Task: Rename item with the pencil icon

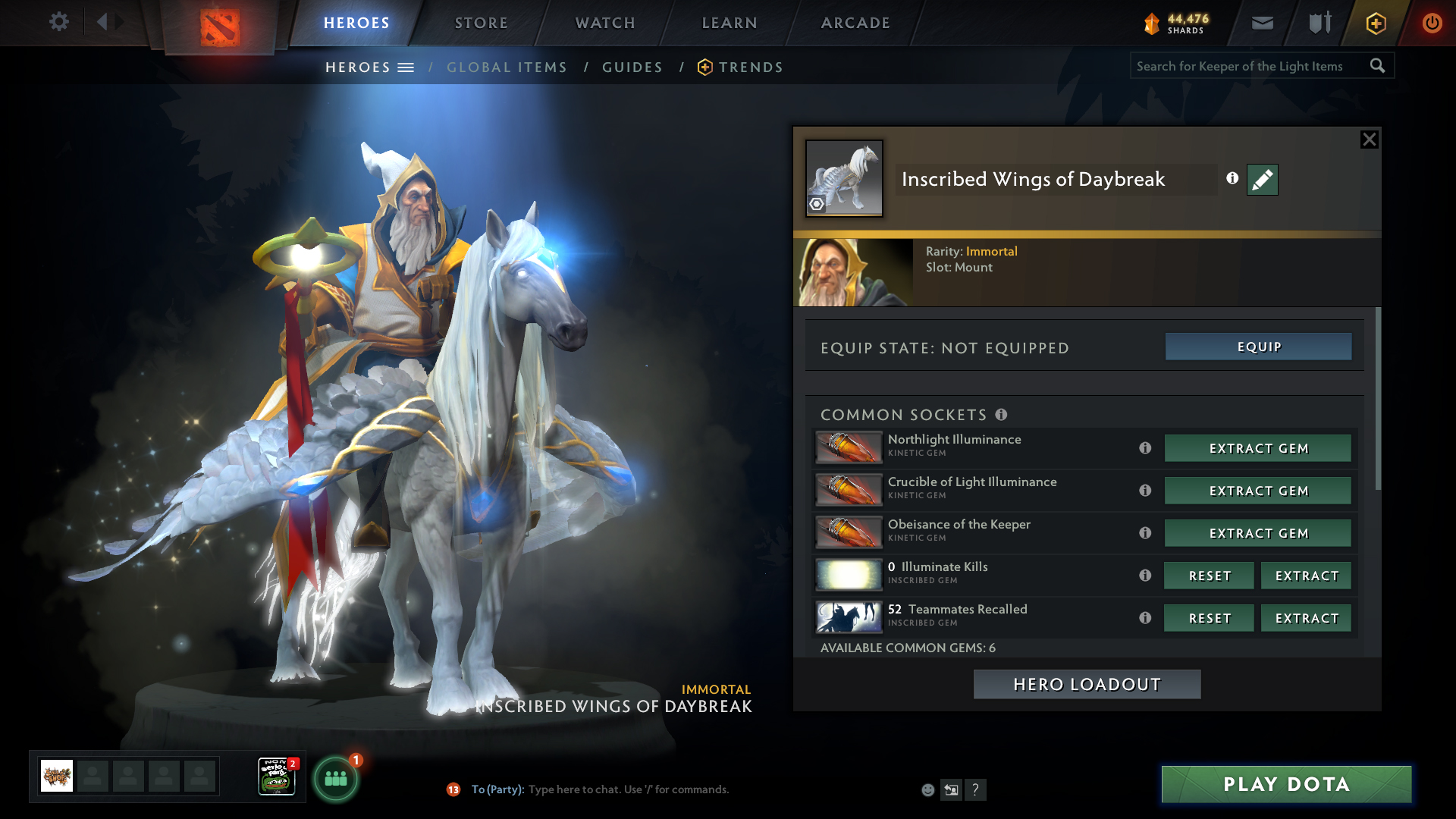Action: [1262, 180]
